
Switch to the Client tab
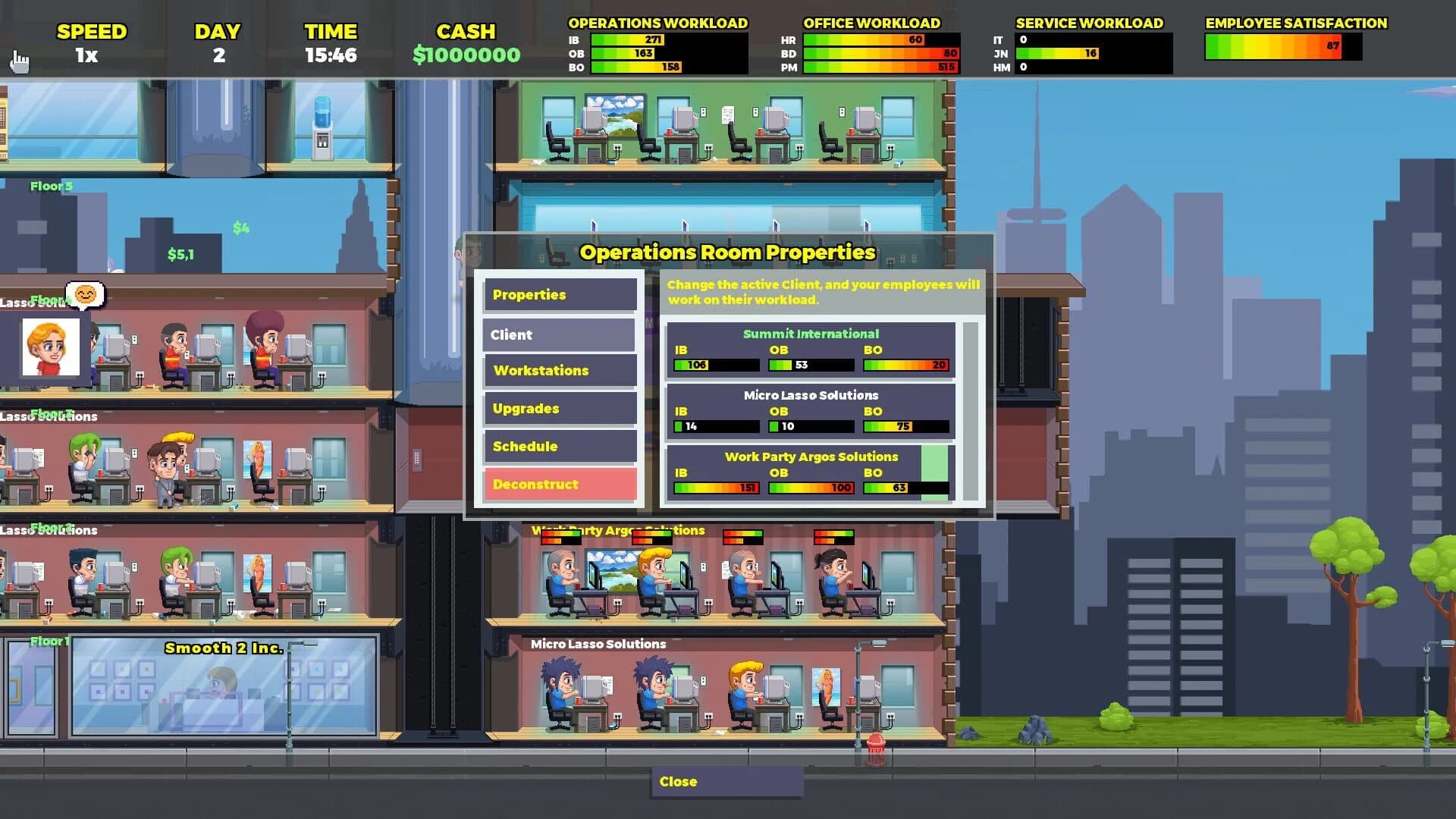click(559, 334)
